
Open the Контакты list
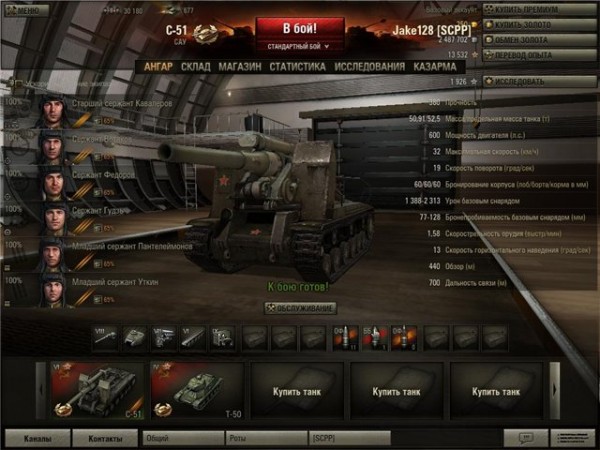(x=106, y=438)
